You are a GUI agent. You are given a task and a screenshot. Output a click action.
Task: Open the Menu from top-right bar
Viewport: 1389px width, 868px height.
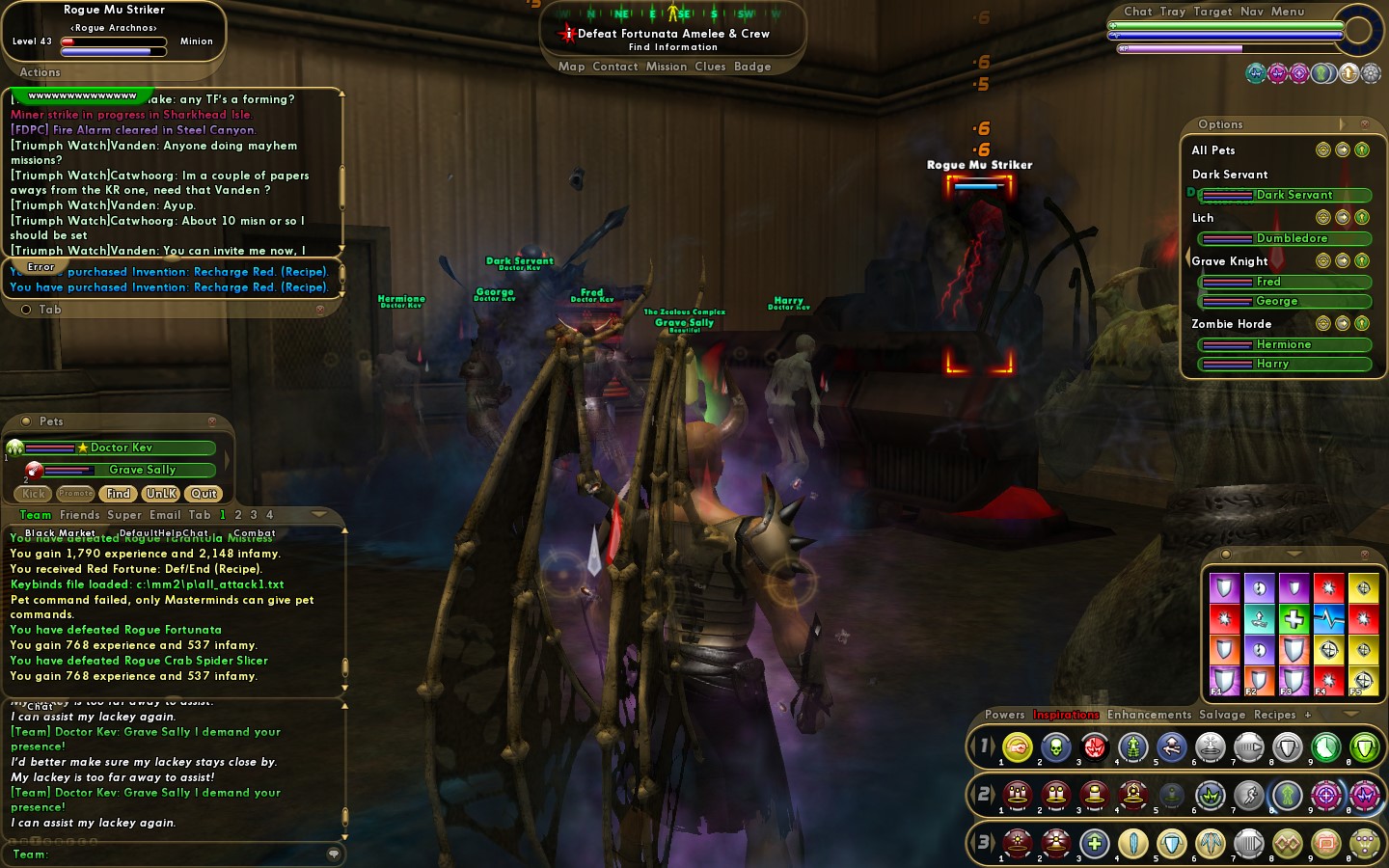1287,12
